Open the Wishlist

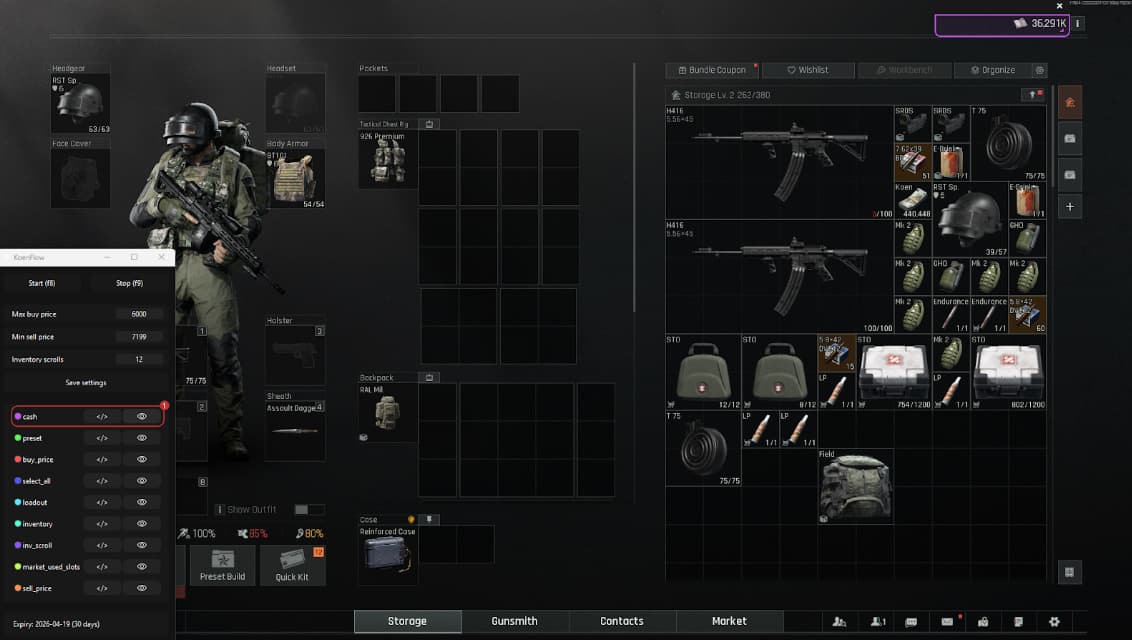pyautogui.click(x=808, y=70)
